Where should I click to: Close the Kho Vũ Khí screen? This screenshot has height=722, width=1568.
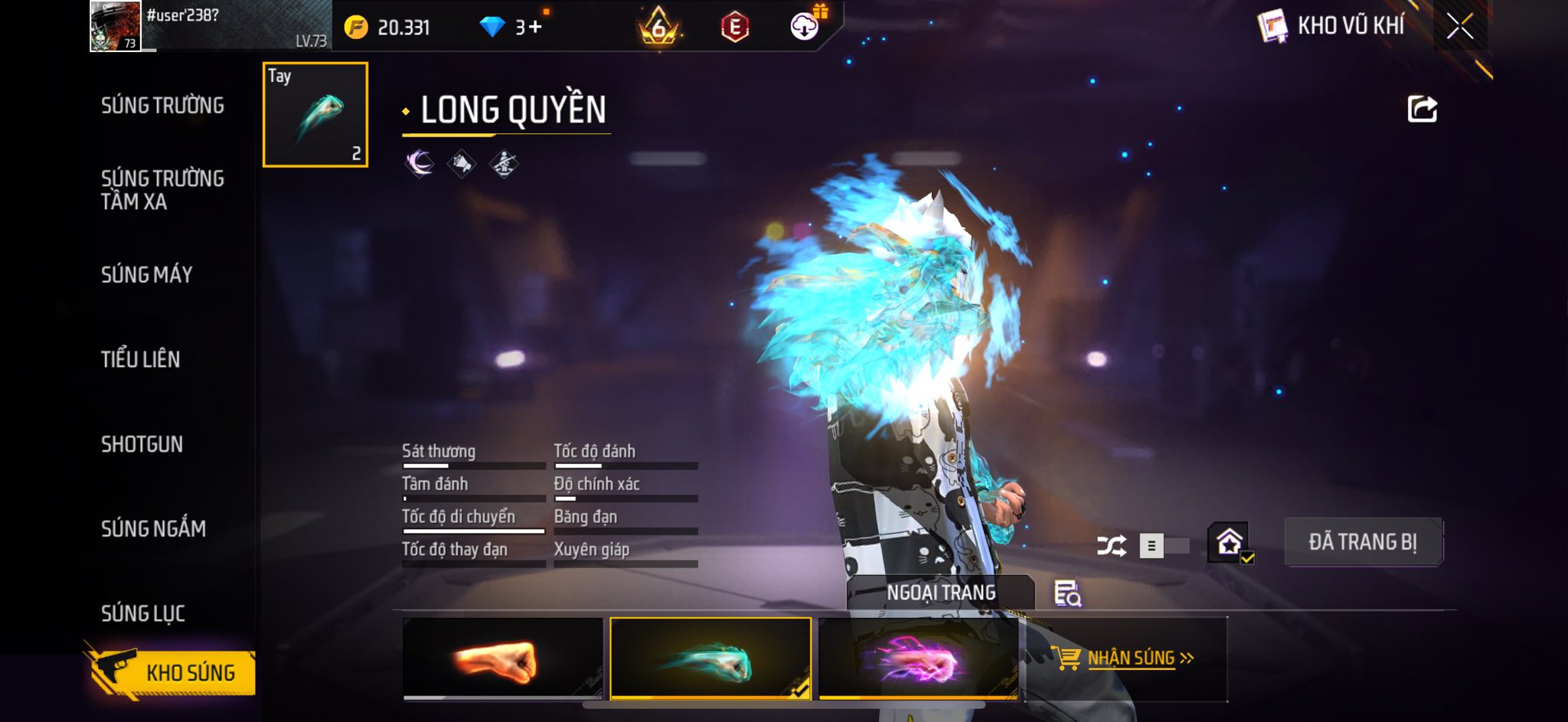(x=1459, y=27)
